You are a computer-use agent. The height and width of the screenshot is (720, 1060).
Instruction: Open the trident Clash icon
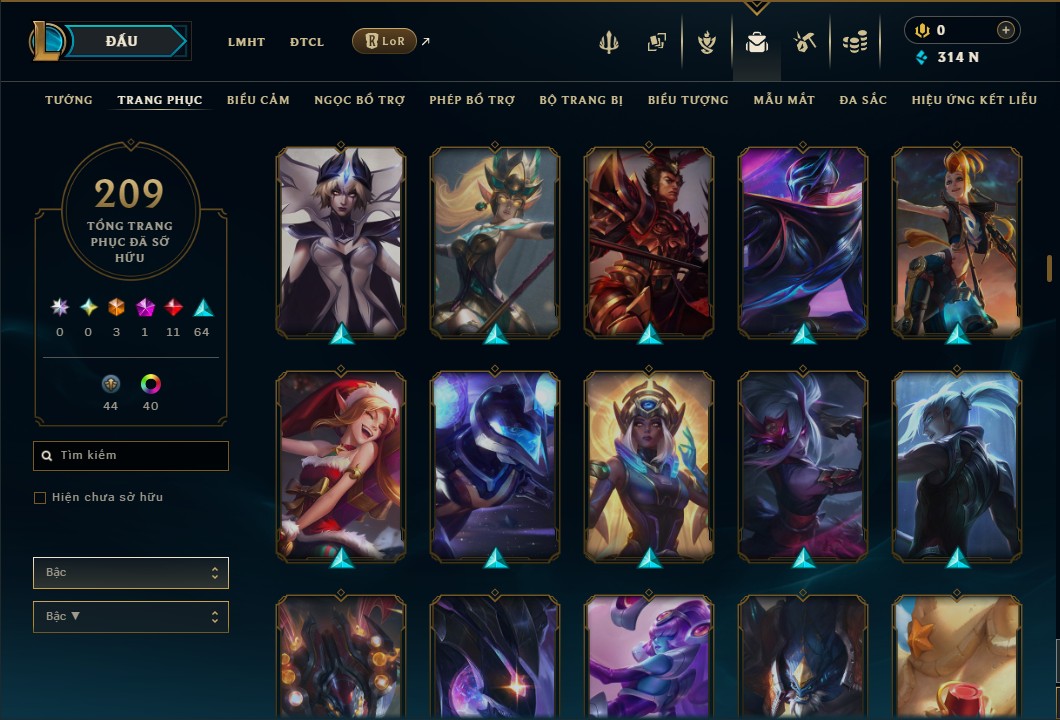[609, 42]
